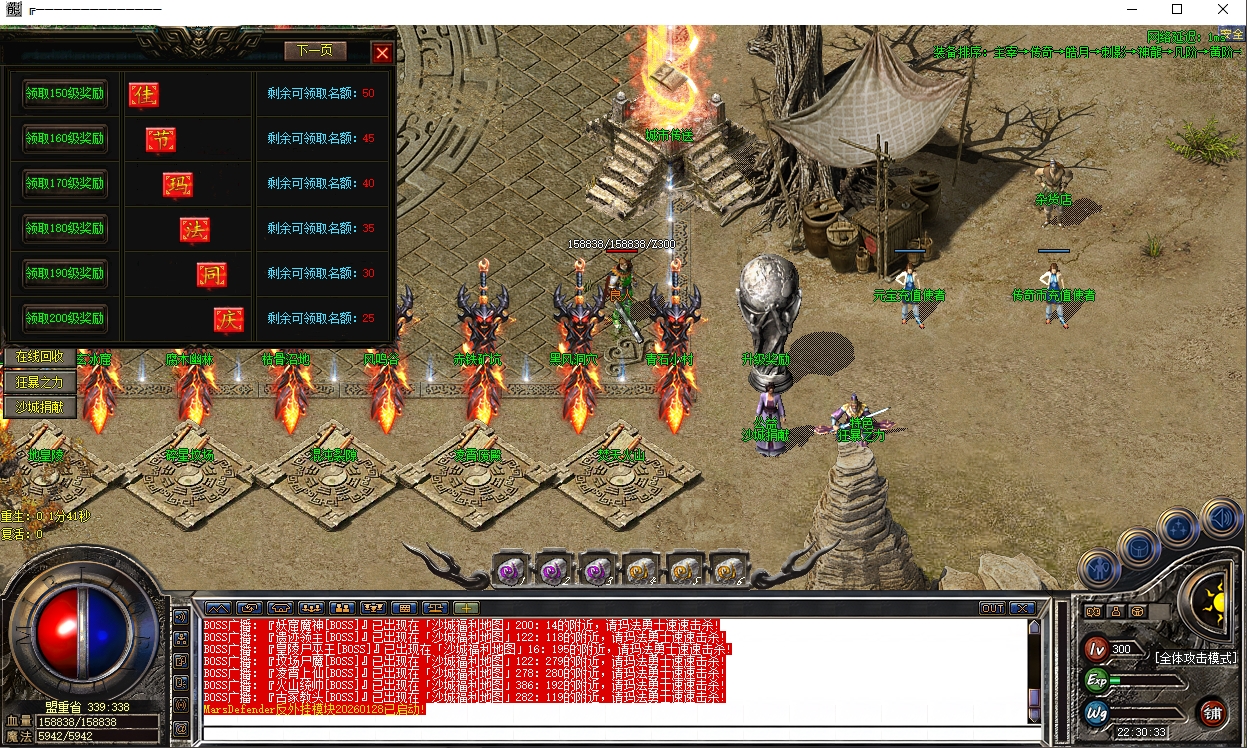Click the OUT button above chat
This screenshot has height=748, width=1247.
(992, 608)
